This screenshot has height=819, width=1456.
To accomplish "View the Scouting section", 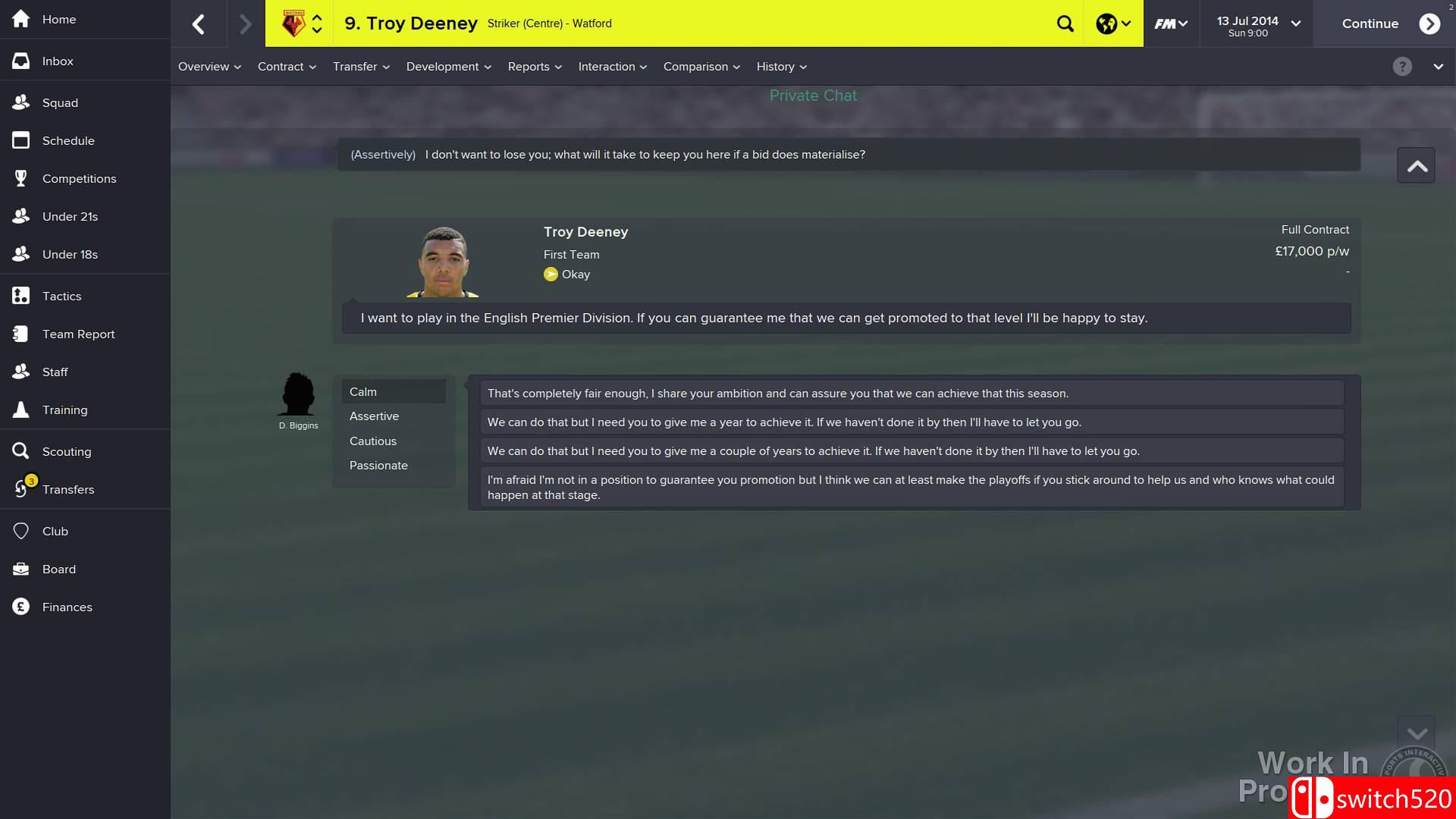I will tap(66, 451).
